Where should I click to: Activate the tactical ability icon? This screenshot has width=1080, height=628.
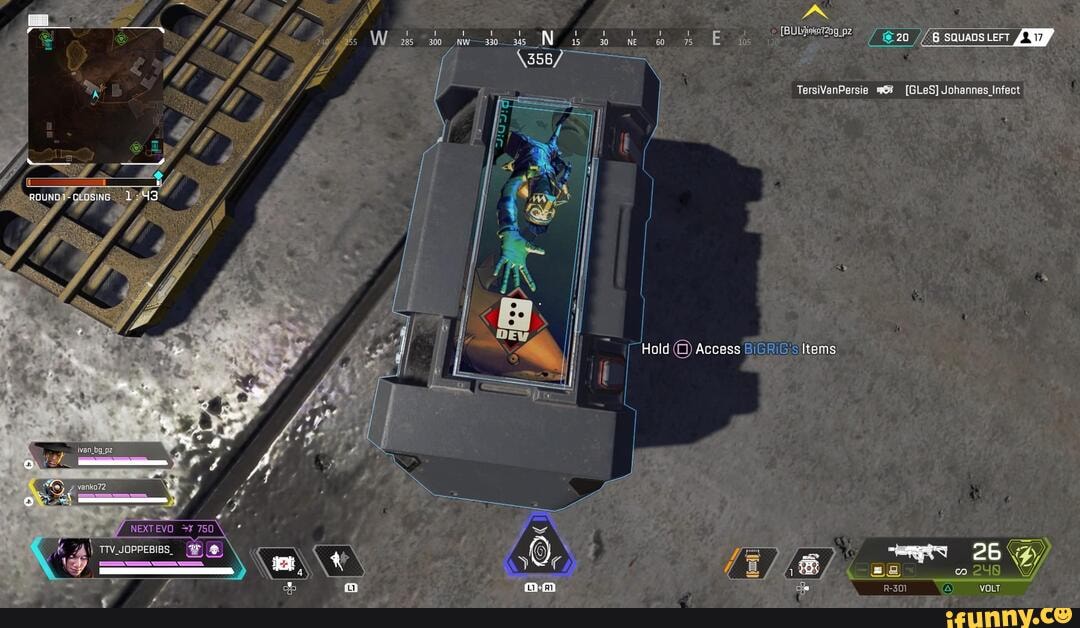click(x=338, y=562)
